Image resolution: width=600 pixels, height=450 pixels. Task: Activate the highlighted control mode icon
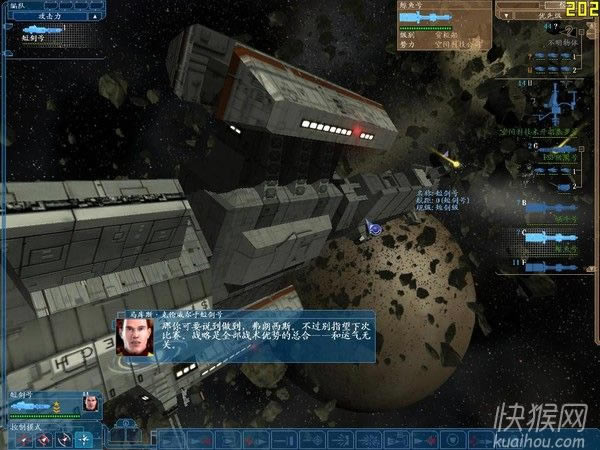(x=84, y=438)
